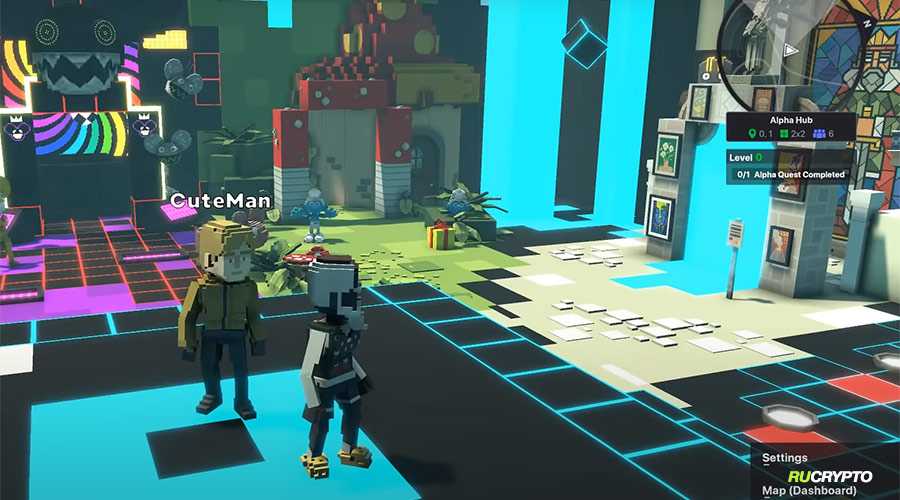The height and width of the screenshot is (500, 900).
Task: Open the Map (Dashboard) entry
Action: pos(809,490)
